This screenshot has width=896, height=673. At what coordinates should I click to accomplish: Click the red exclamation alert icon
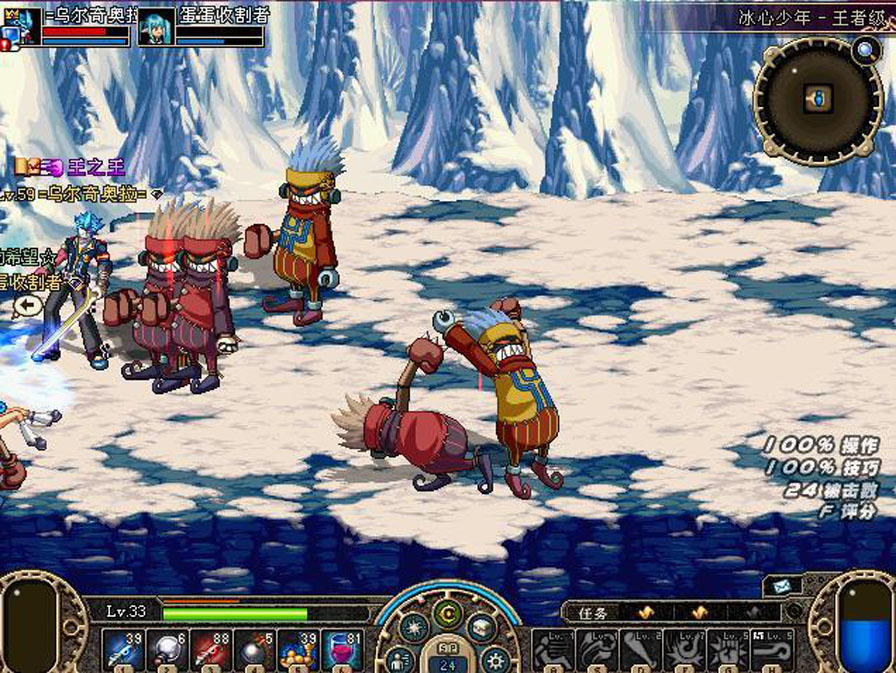coord(6,44)
